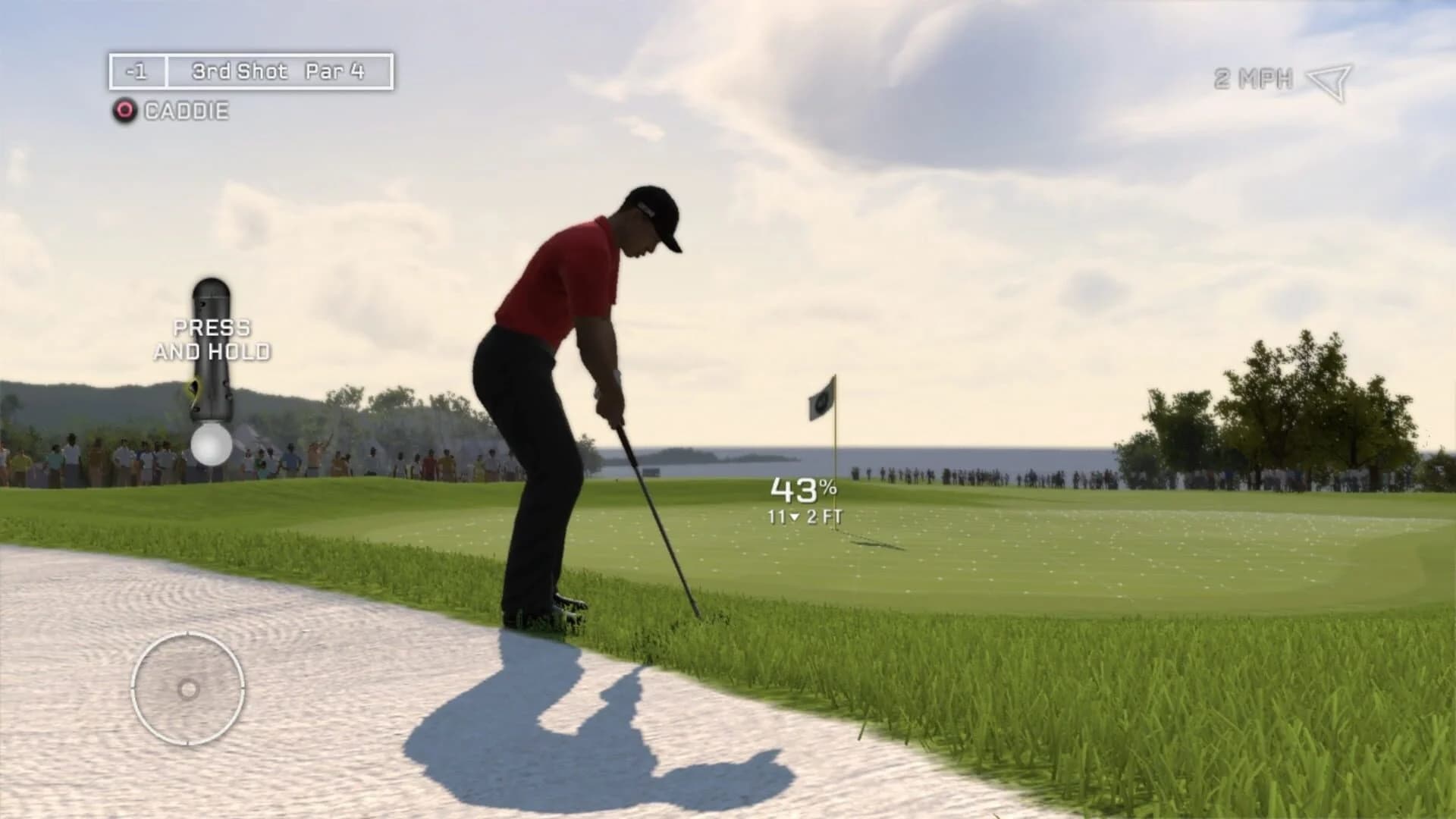Select the 3rd Shot Par 4 header tab
Viewport: 1456px width, 819px height.
coord(278,72)
